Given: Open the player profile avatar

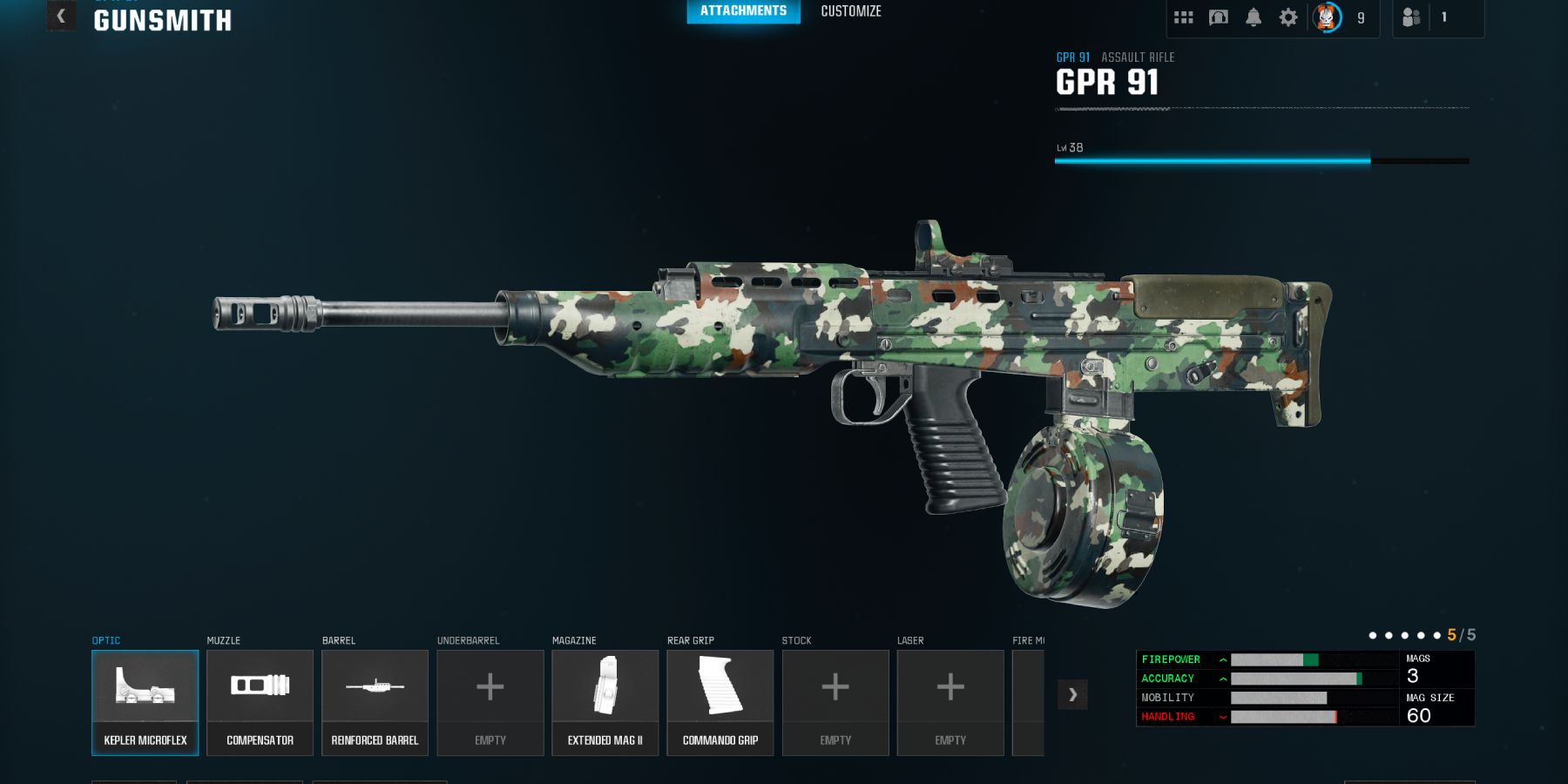Looking at the screenshot, I should coord(1327,17).
